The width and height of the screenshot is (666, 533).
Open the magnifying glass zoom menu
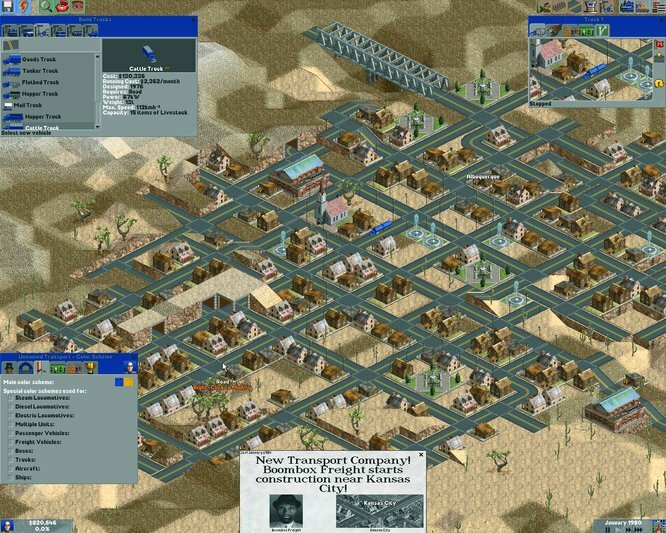click(x=45, y=7)
